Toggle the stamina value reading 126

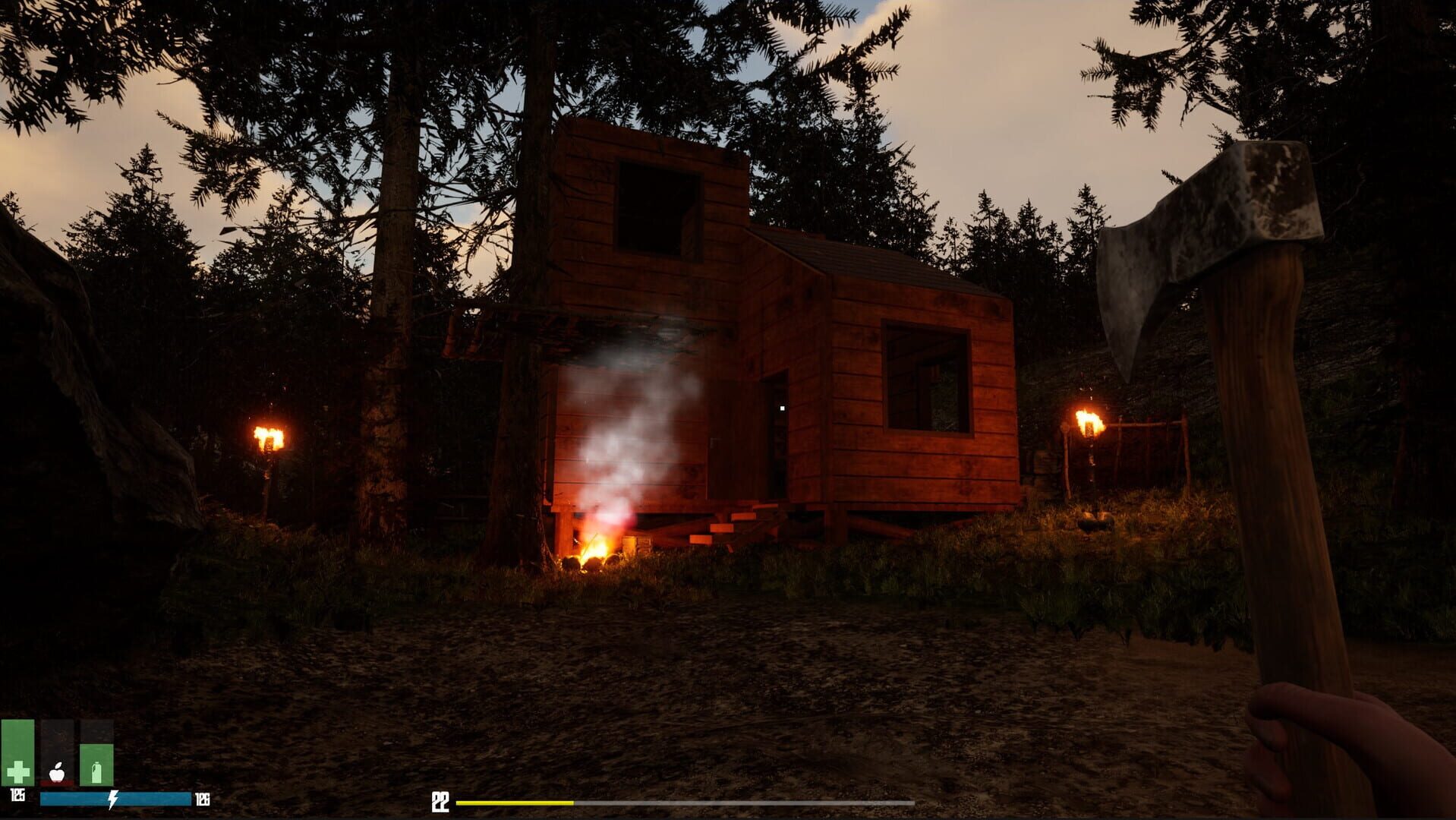(x=203, y=799)
